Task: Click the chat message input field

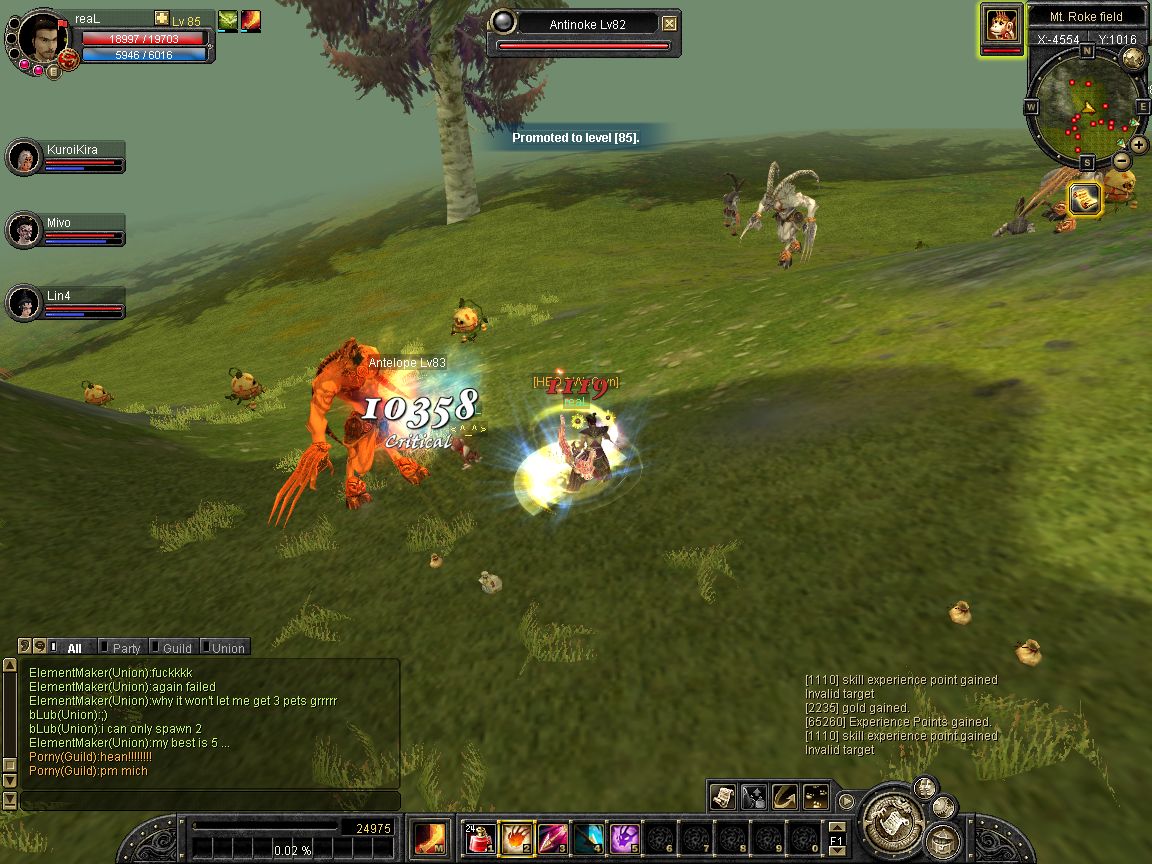Action: pyautogui.click(x=210, y=801)
